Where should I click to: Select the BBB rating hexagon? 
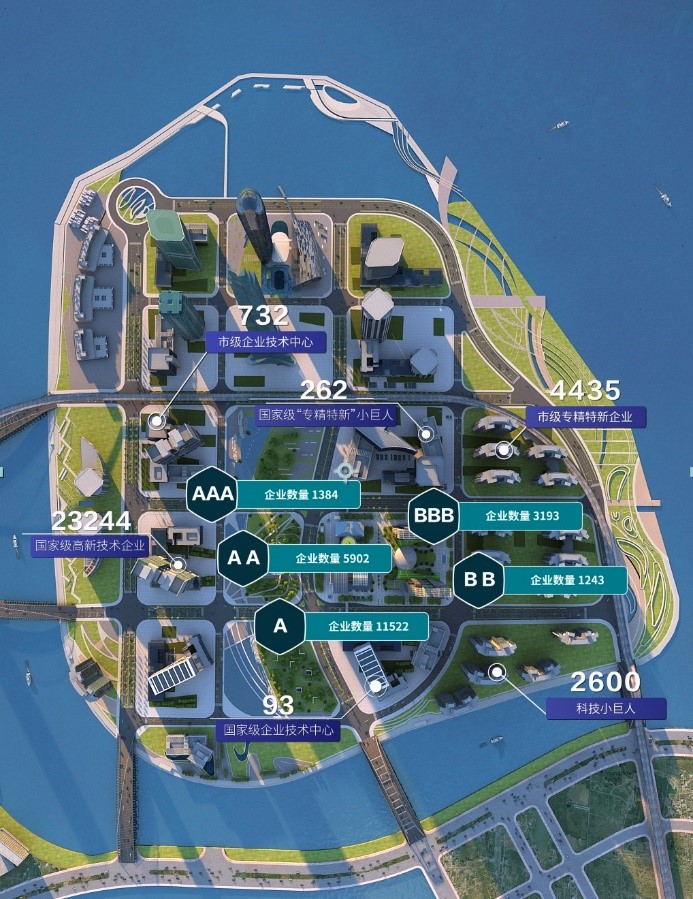point(434,517)
